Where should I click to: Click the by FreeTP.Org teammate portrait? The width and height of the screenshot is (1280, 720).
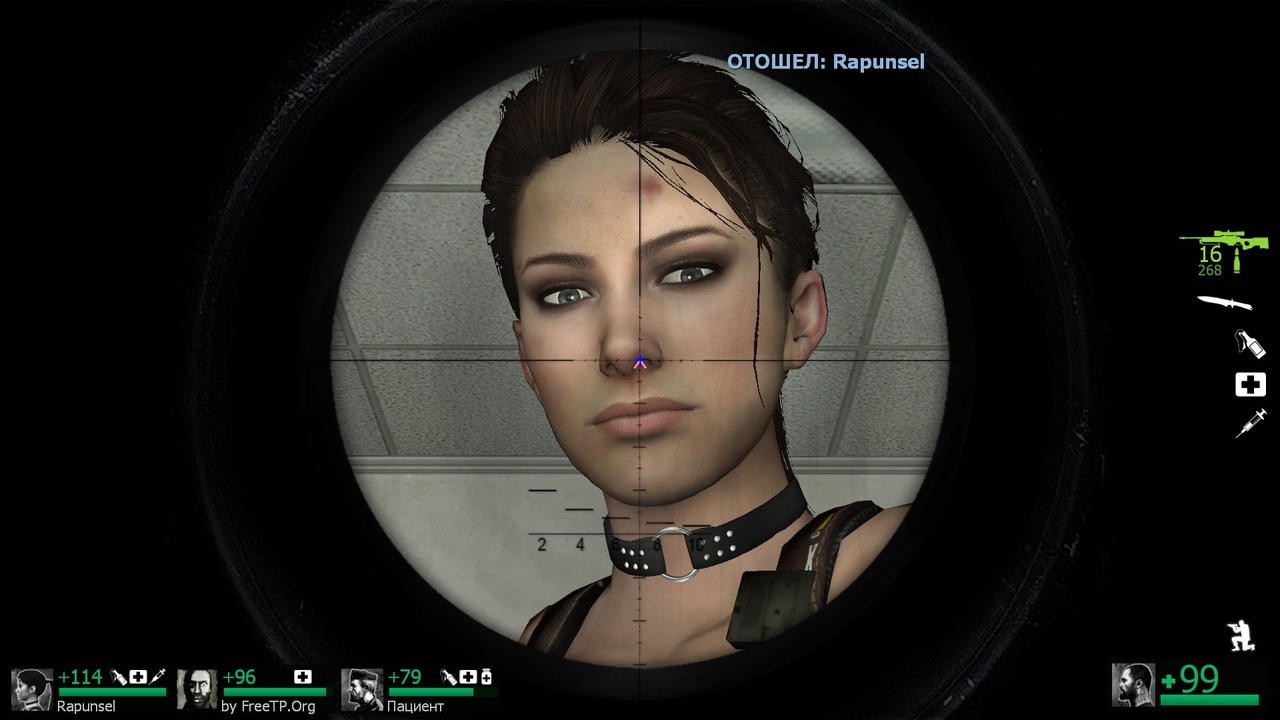[197, 689]
